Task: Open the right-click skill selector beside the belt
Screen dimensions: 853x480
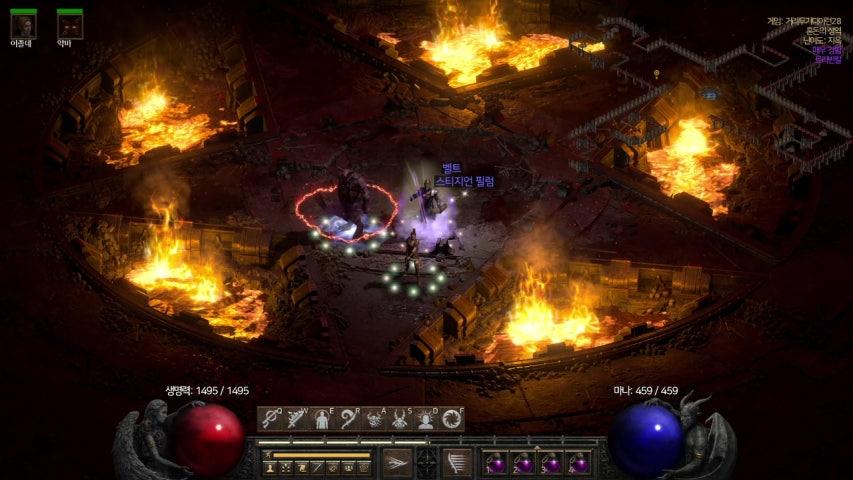Action: click(x=458, y=462)
